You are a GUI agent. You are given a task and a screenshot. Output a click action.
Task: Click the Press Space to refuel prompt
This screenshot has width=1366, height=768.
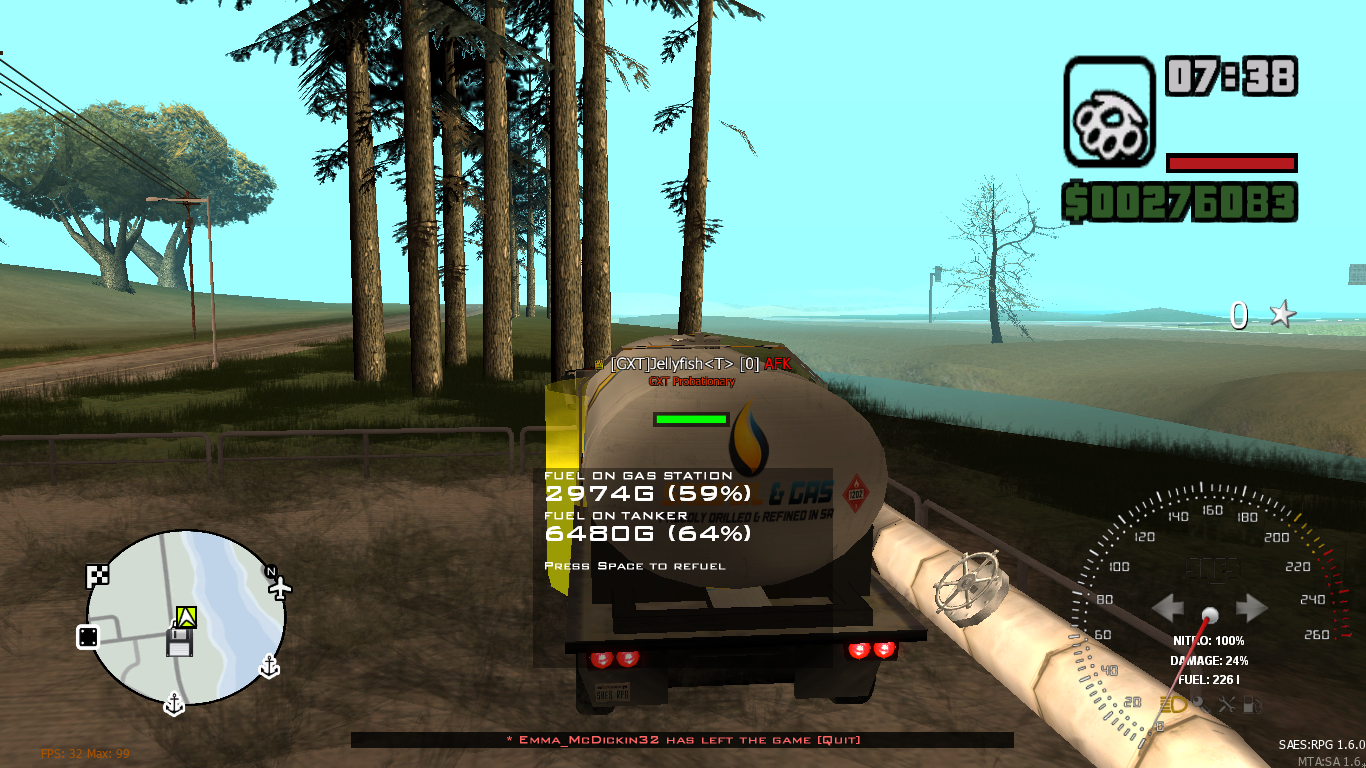point(636,565)
